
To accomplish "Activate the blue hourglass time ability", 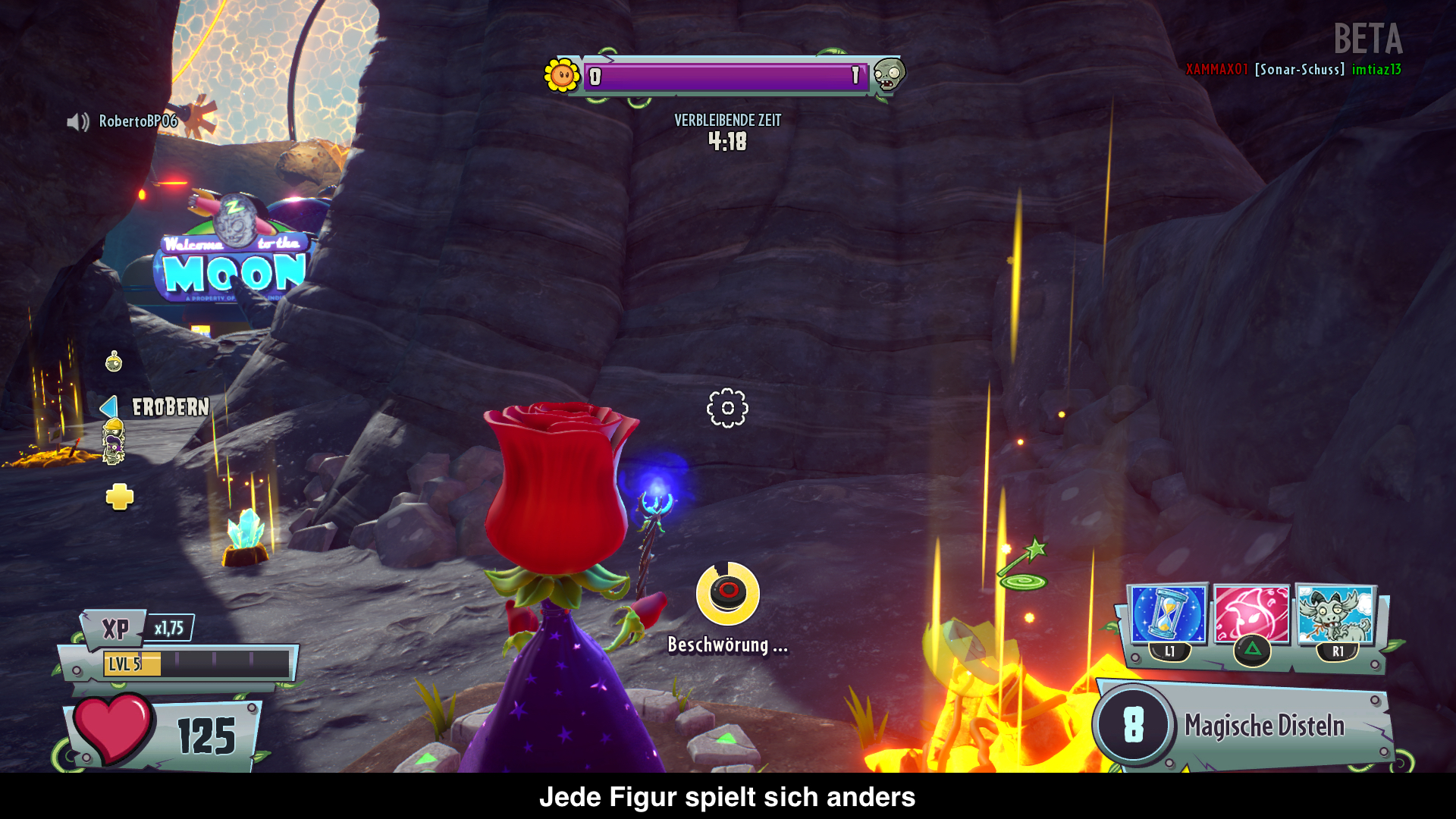I will [x=1166, y=613].
